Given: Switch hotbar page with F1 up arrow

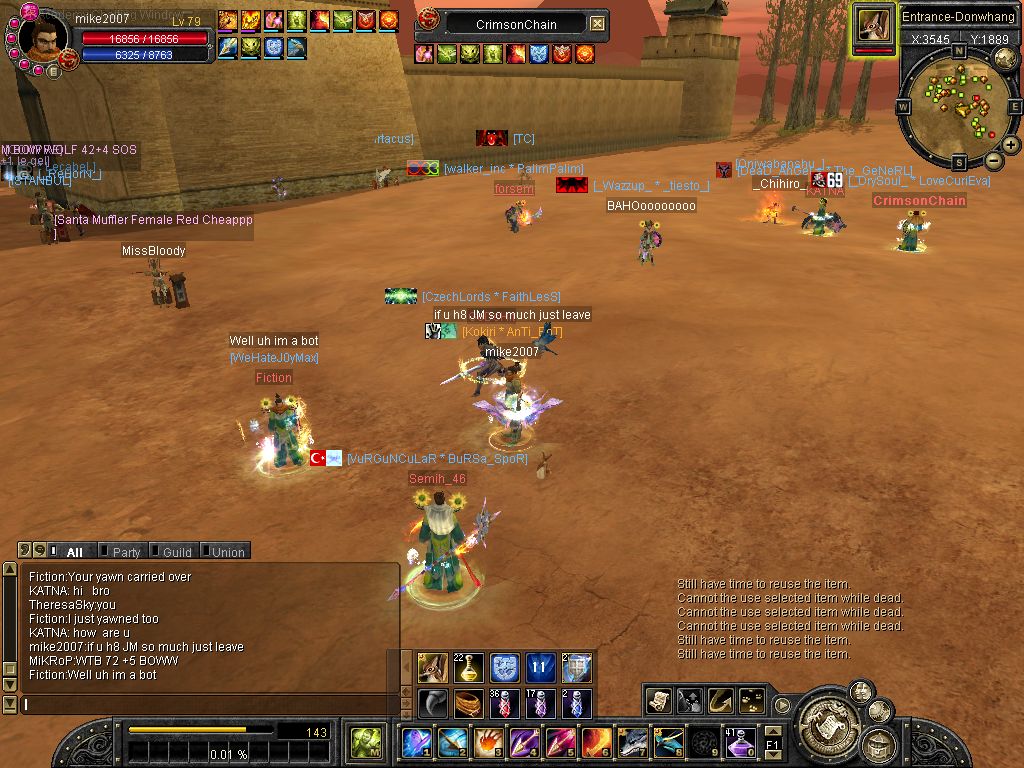Looking at the screenshot, I should click(x=772, y=732).
